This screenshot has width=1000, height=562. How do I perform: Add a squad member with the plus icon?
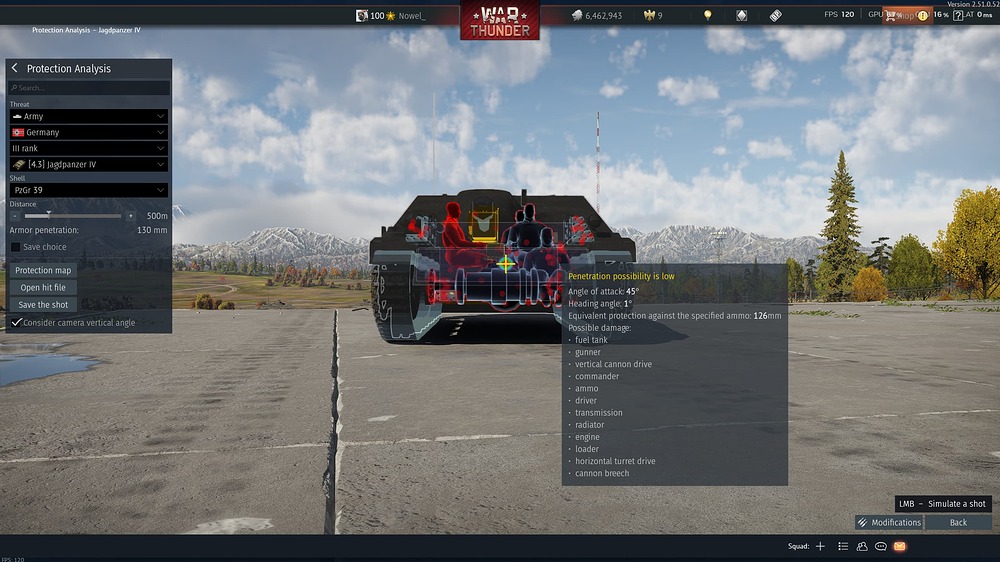coord(820,547)
